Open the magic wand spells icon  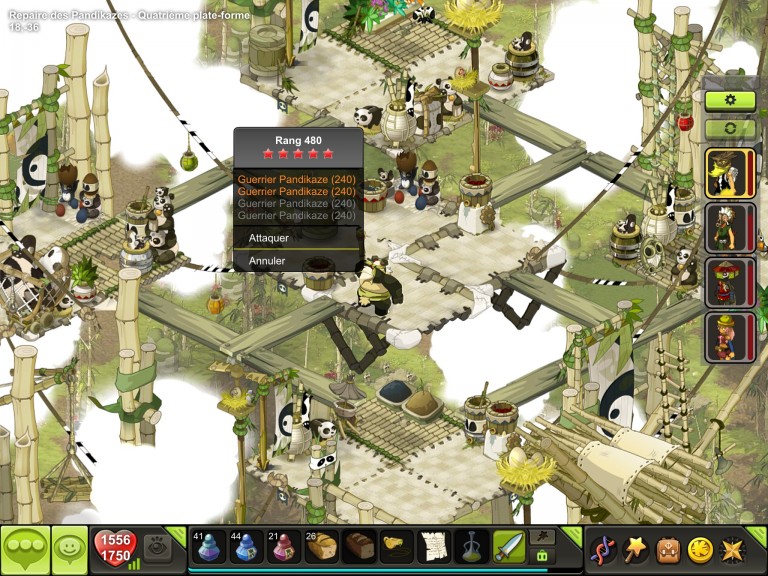pyautogui.click(x=635, y=549)
